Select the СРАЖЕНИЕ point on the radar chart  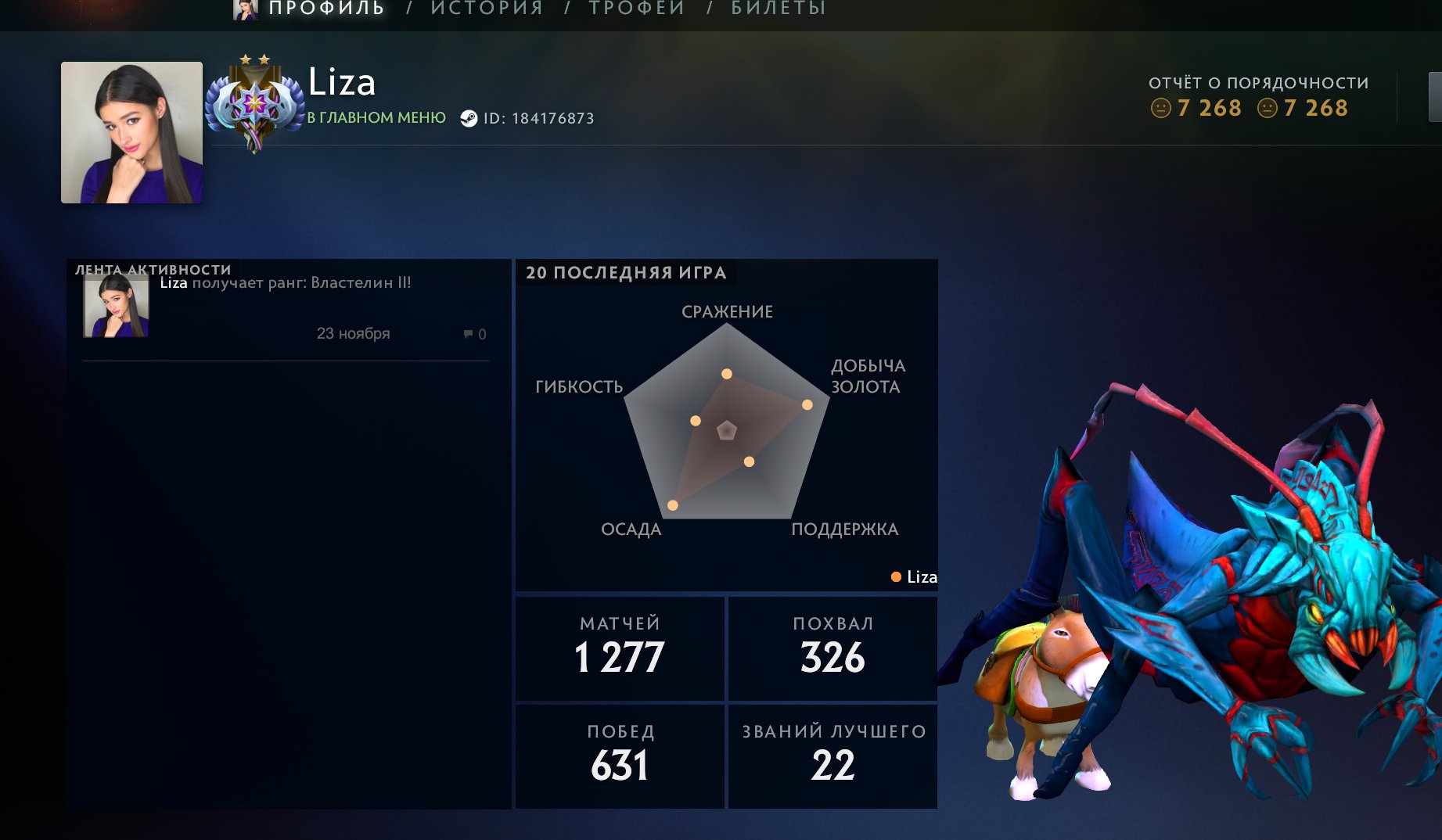(x=728, y=372)
